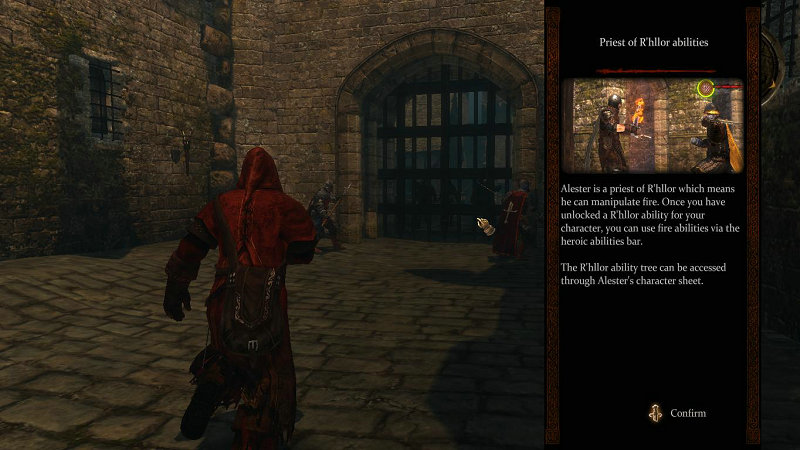The width and height of the screenshot is (800, 450).
Task: Confirm the Priest of R'hllor abilities tutorial
Action: point(679,413)
